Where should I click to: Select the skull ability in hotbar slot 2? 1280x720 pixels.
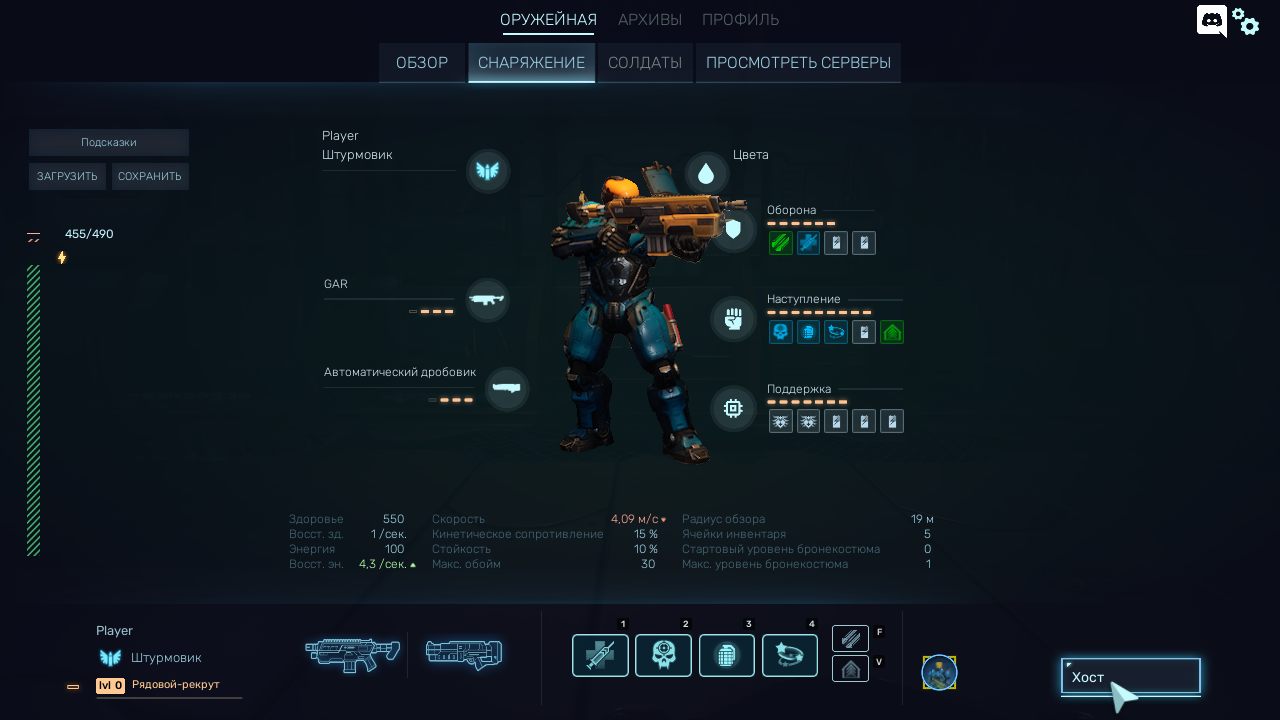(663, 656)
